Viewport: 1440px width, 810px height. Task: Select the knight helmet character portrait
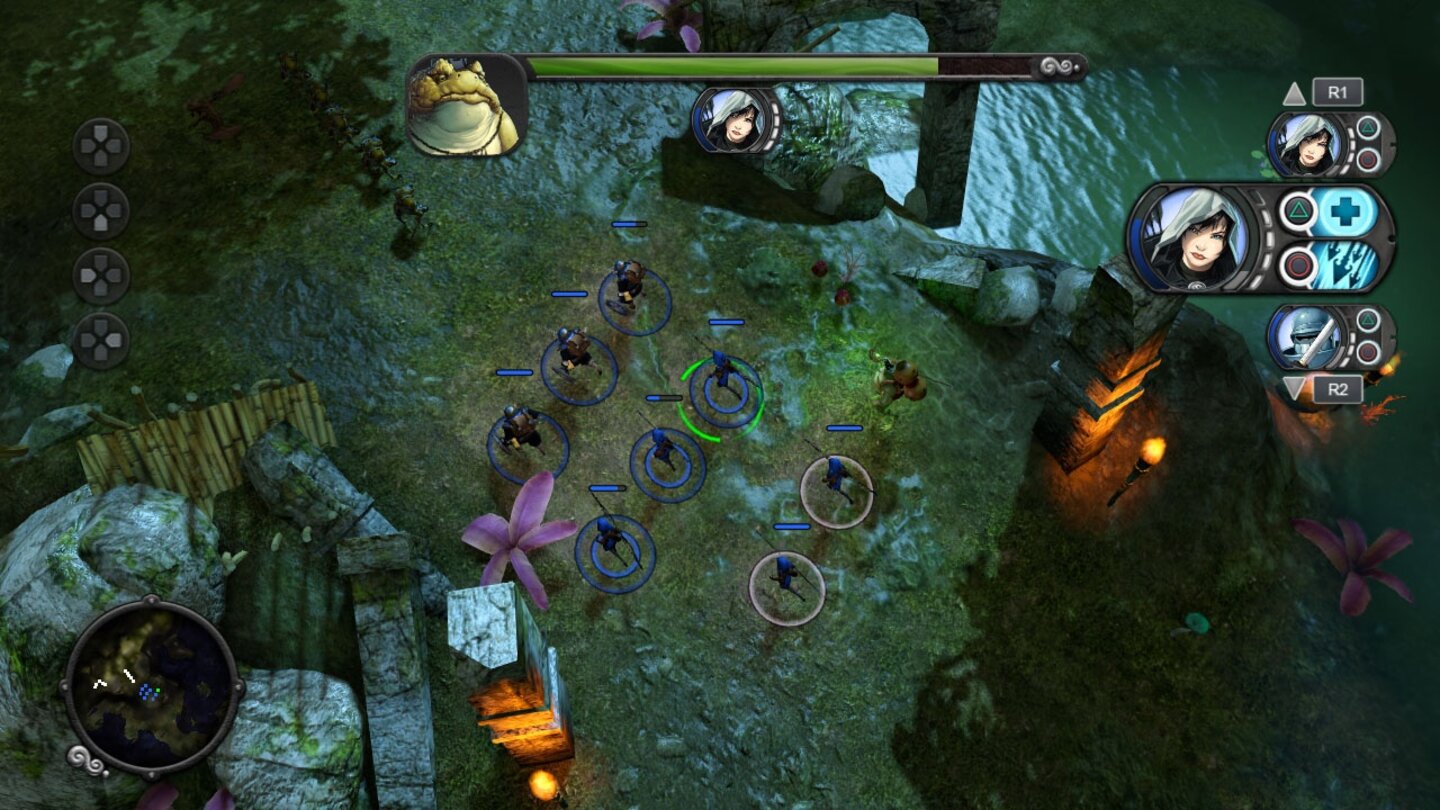(x=1310, y=336)
